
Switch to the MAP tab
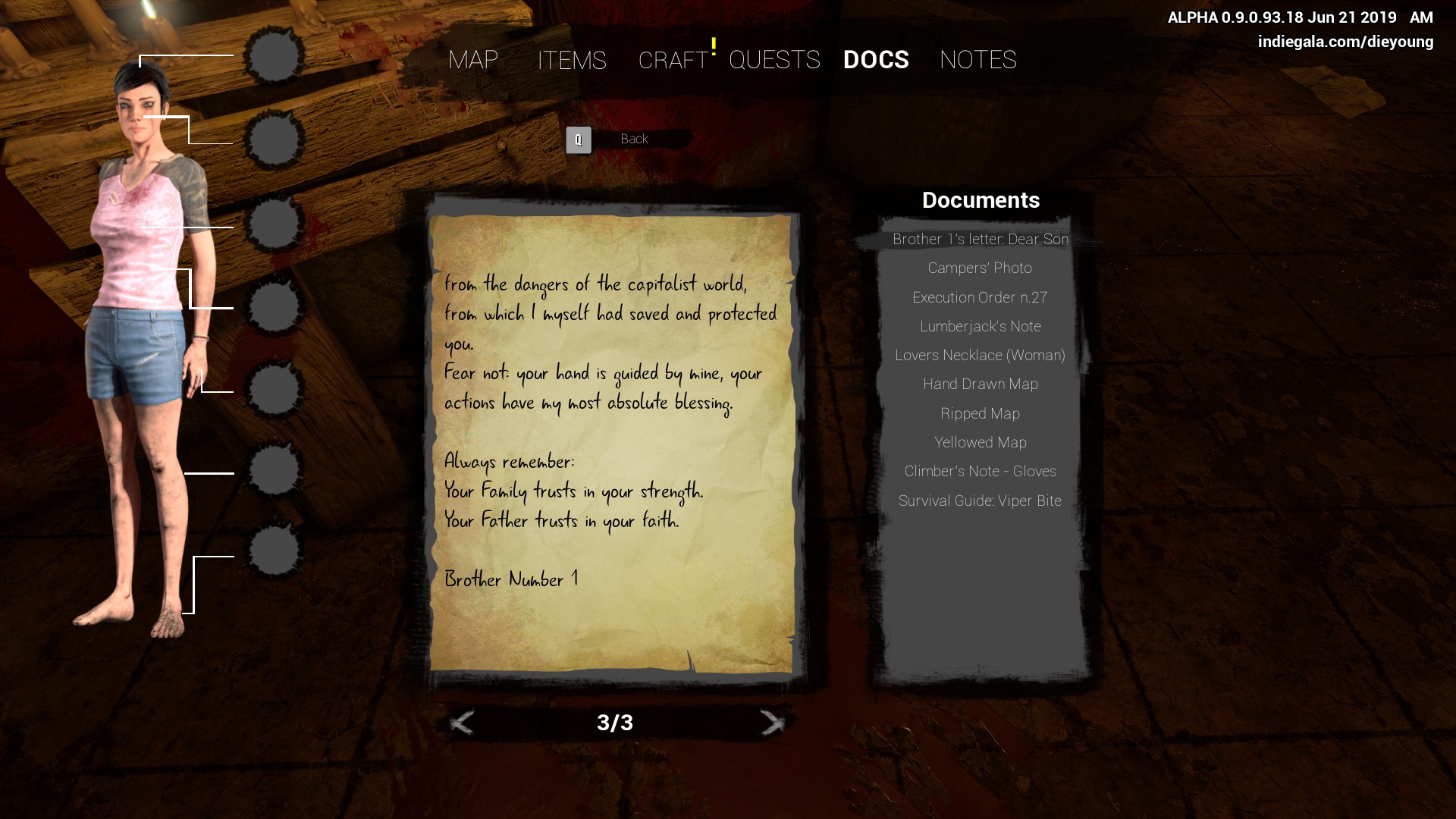(x=473, y=60)
